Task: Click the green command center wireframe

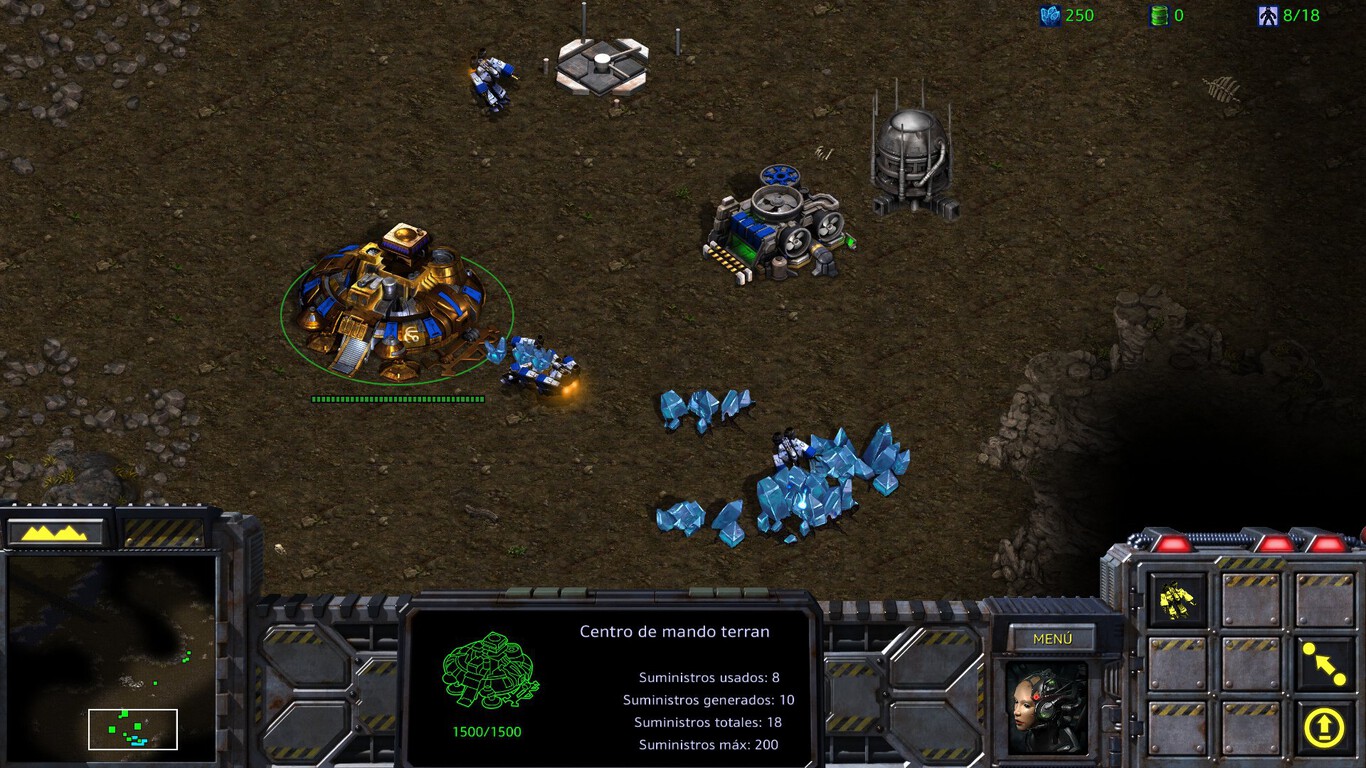Action: click(x=490, y=670)
